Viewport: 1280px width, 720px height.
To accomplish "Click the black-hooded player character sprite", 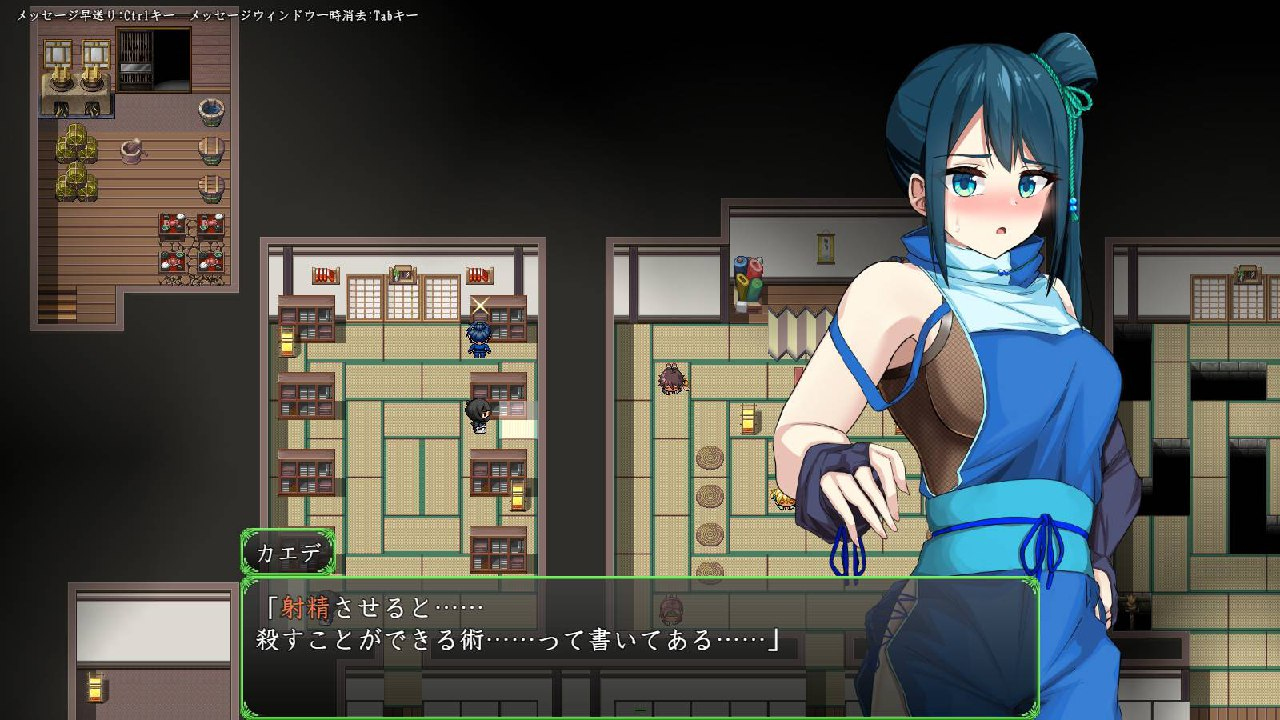I will click(x=478, y=413).
